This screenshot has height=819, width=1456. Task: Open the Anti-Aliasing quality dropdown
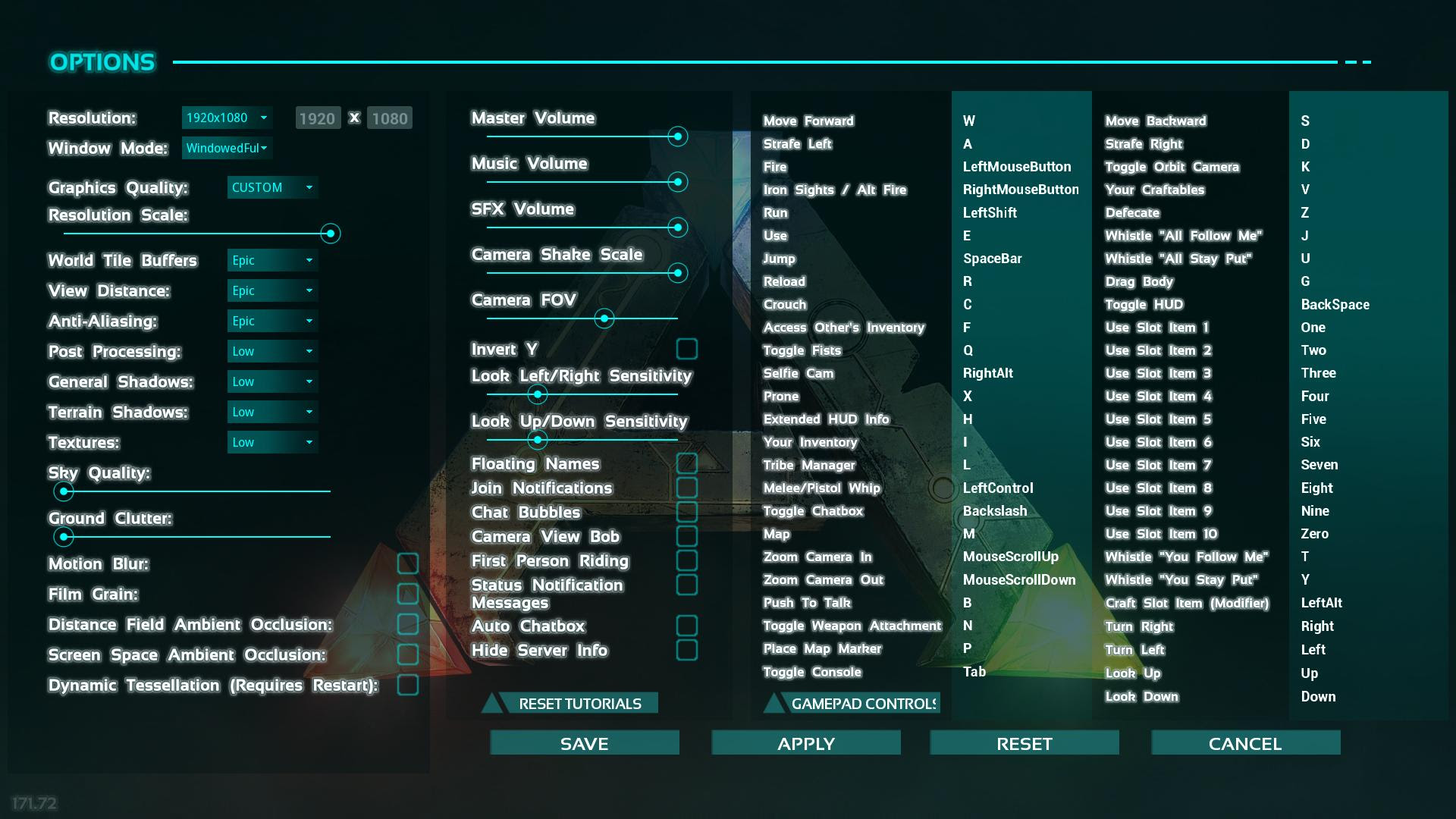271,321
